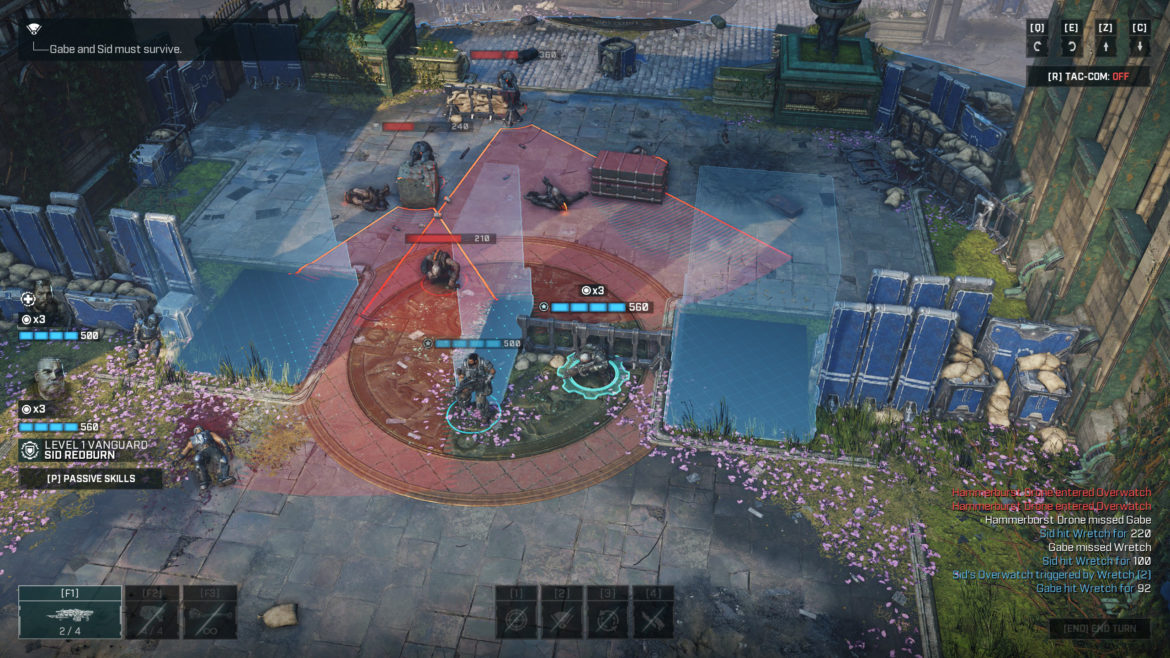Open the Passive Skills panel

(91, 478)
